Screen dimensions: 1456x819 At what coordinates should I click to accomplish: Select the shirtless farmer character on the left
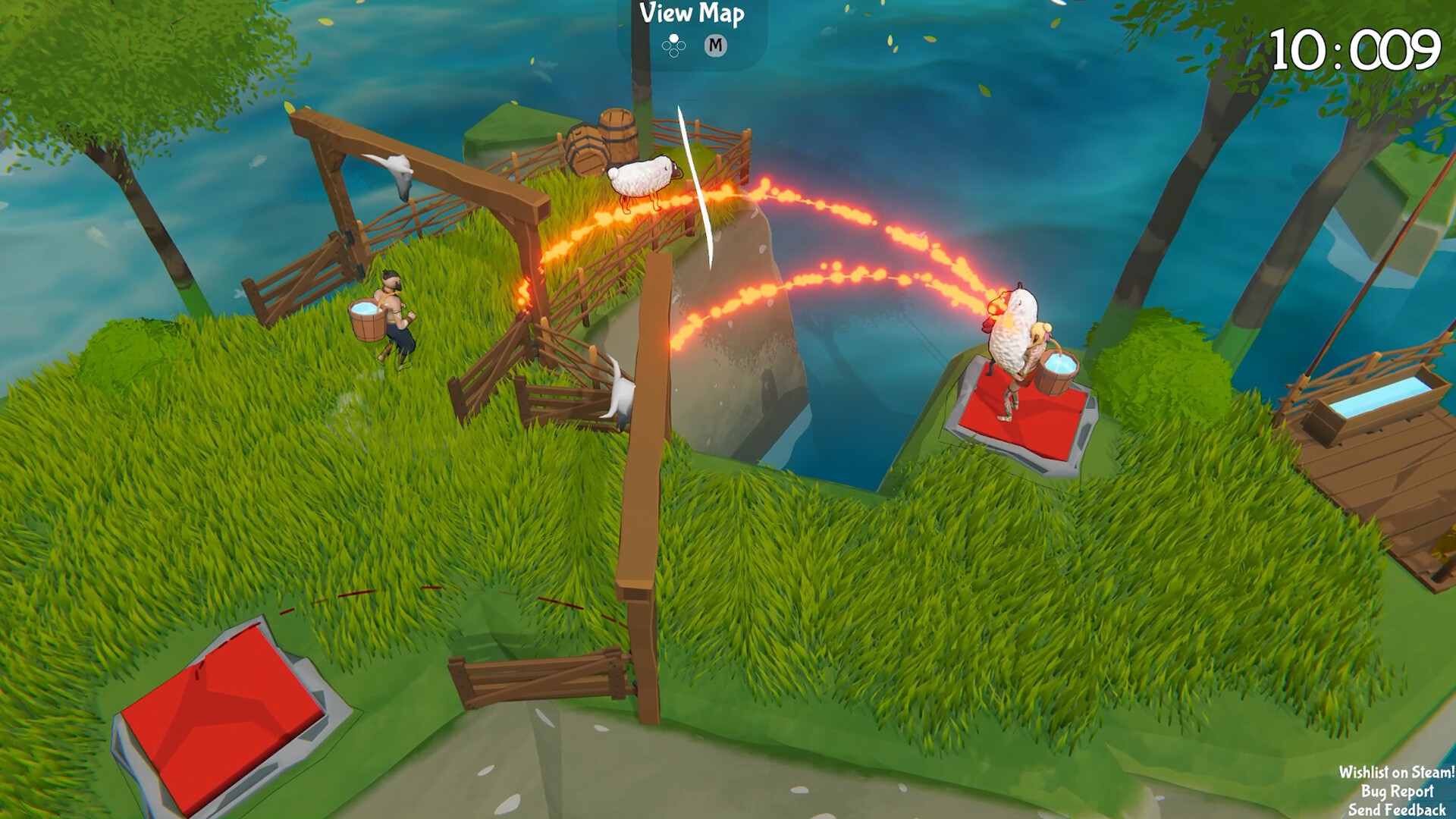pos(394,315)
